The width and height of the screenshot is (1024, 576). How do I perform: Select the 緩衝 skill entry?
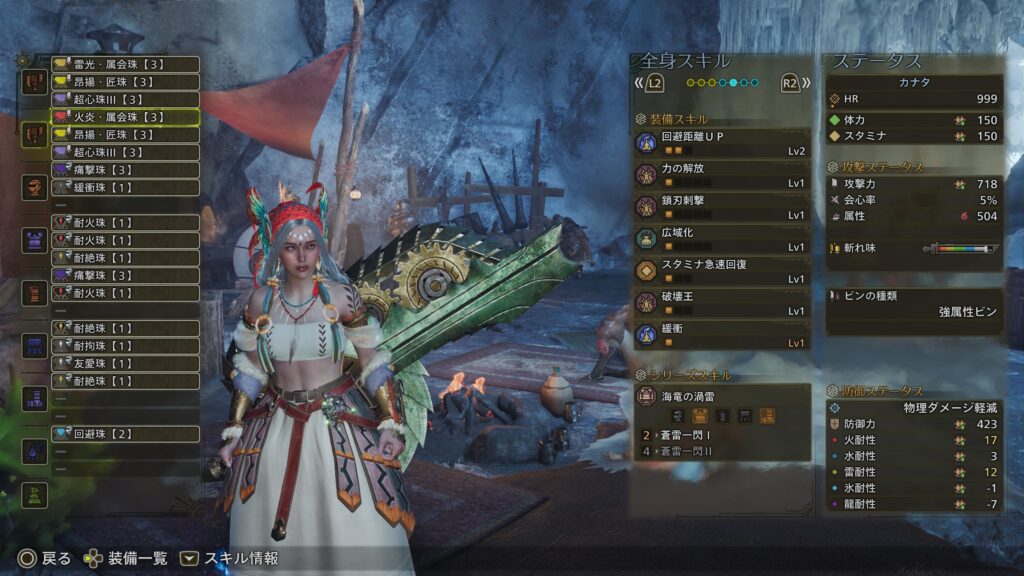pyautogui.click(x=721, y=335)
